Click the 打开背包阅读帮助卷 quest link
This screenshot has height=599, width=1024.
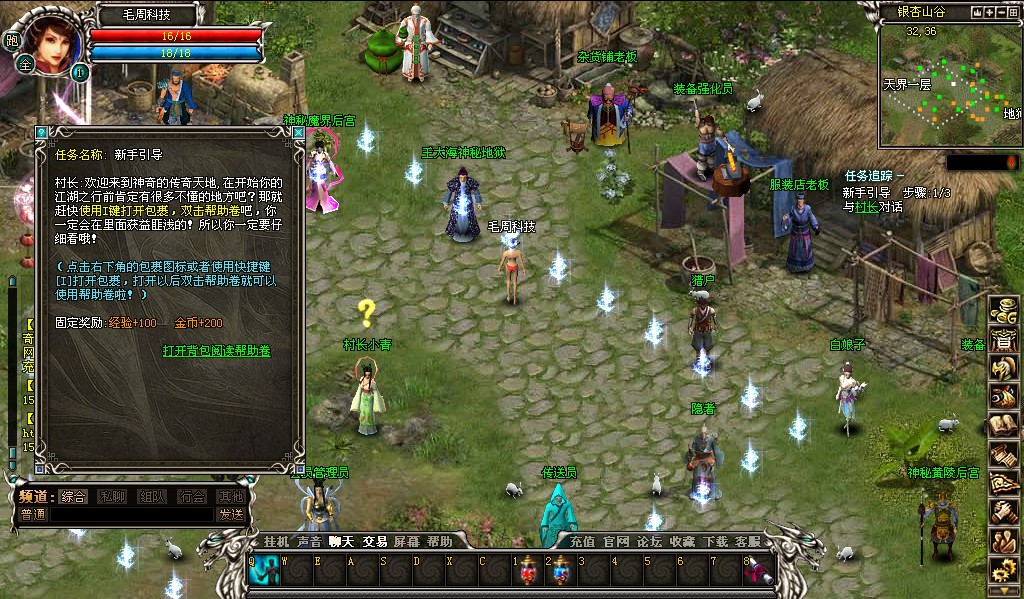pyautogui.click(x=217, y=351)
